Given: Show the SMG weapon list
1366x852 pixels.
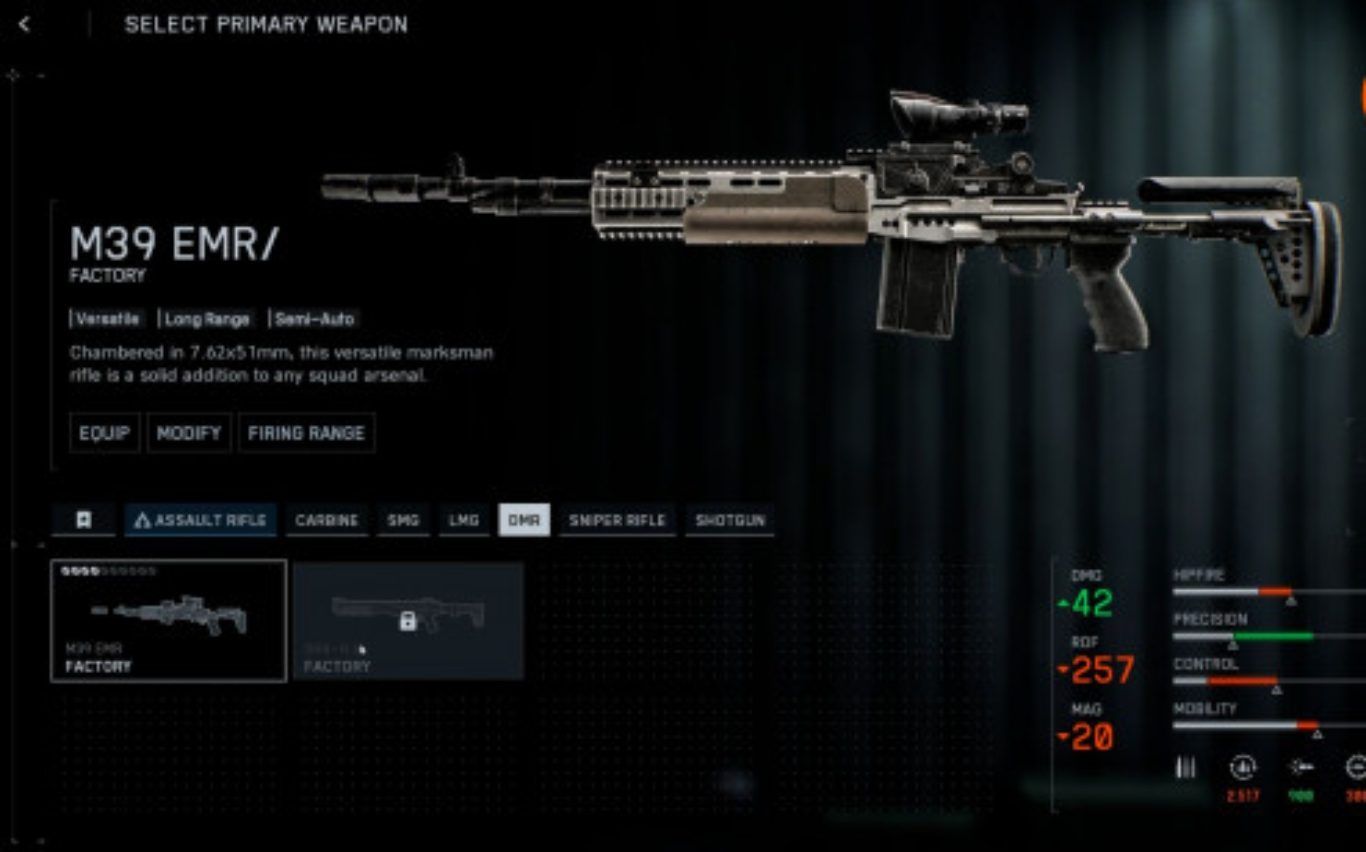Looking at the screenshot, I should (403, 520).
